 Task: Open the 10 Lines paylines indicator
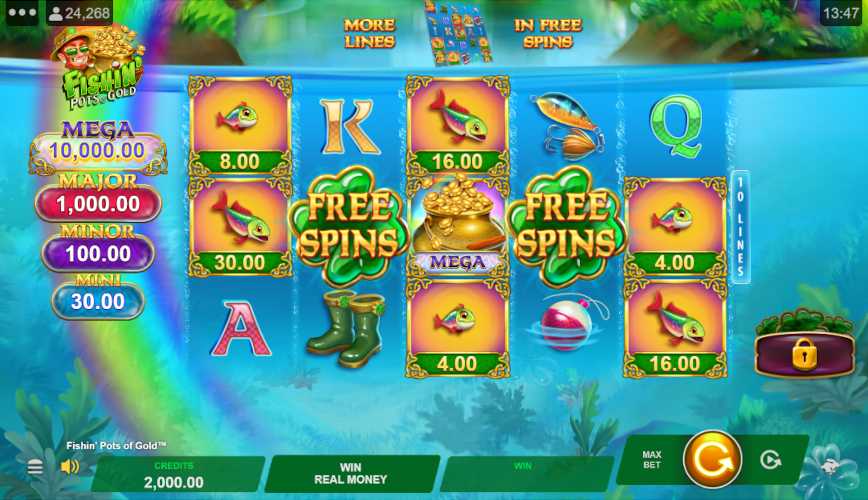click(x=740, y=227)
